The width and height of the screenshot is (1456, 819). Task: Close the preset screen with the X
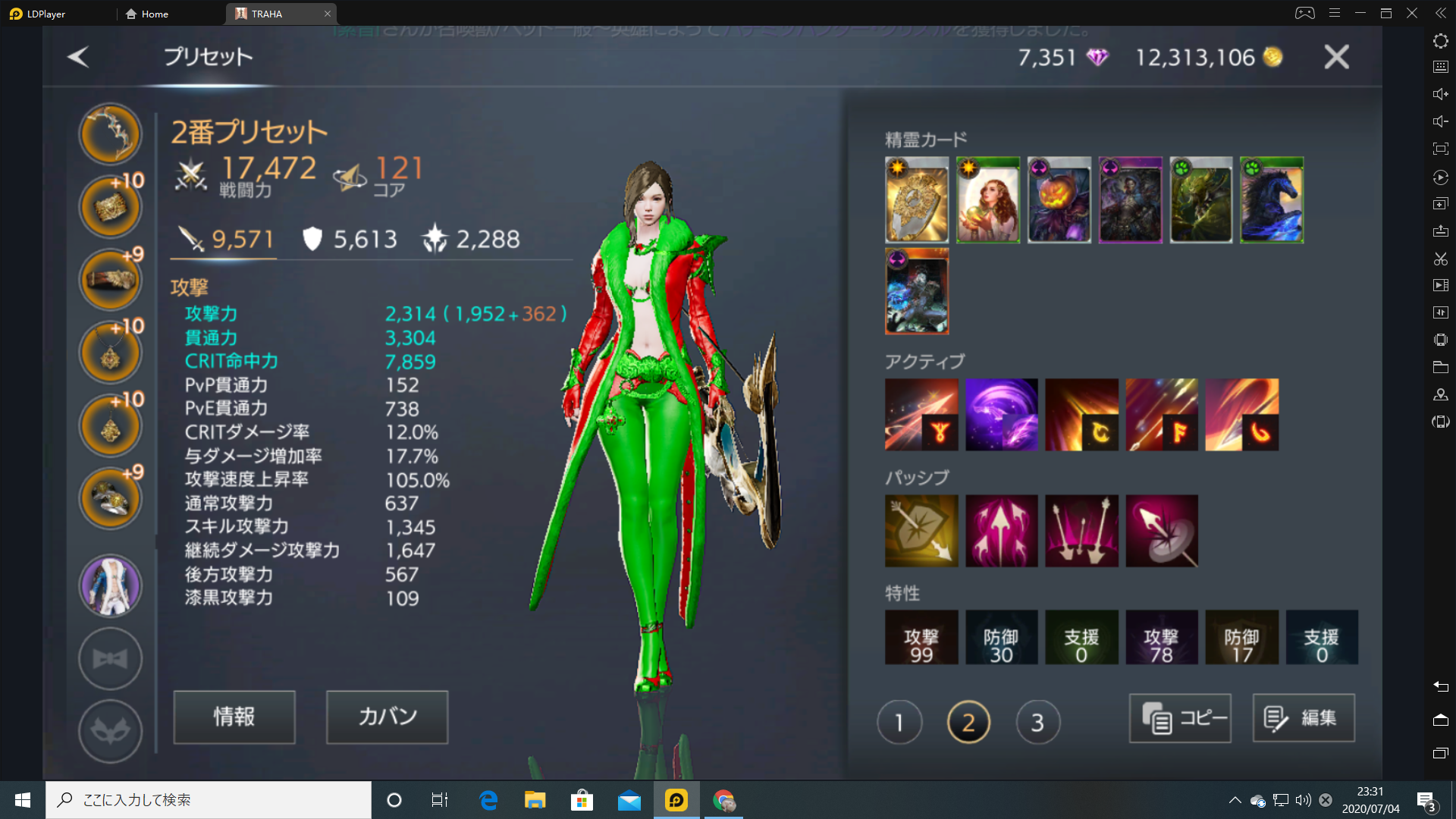pos(1336,57)
